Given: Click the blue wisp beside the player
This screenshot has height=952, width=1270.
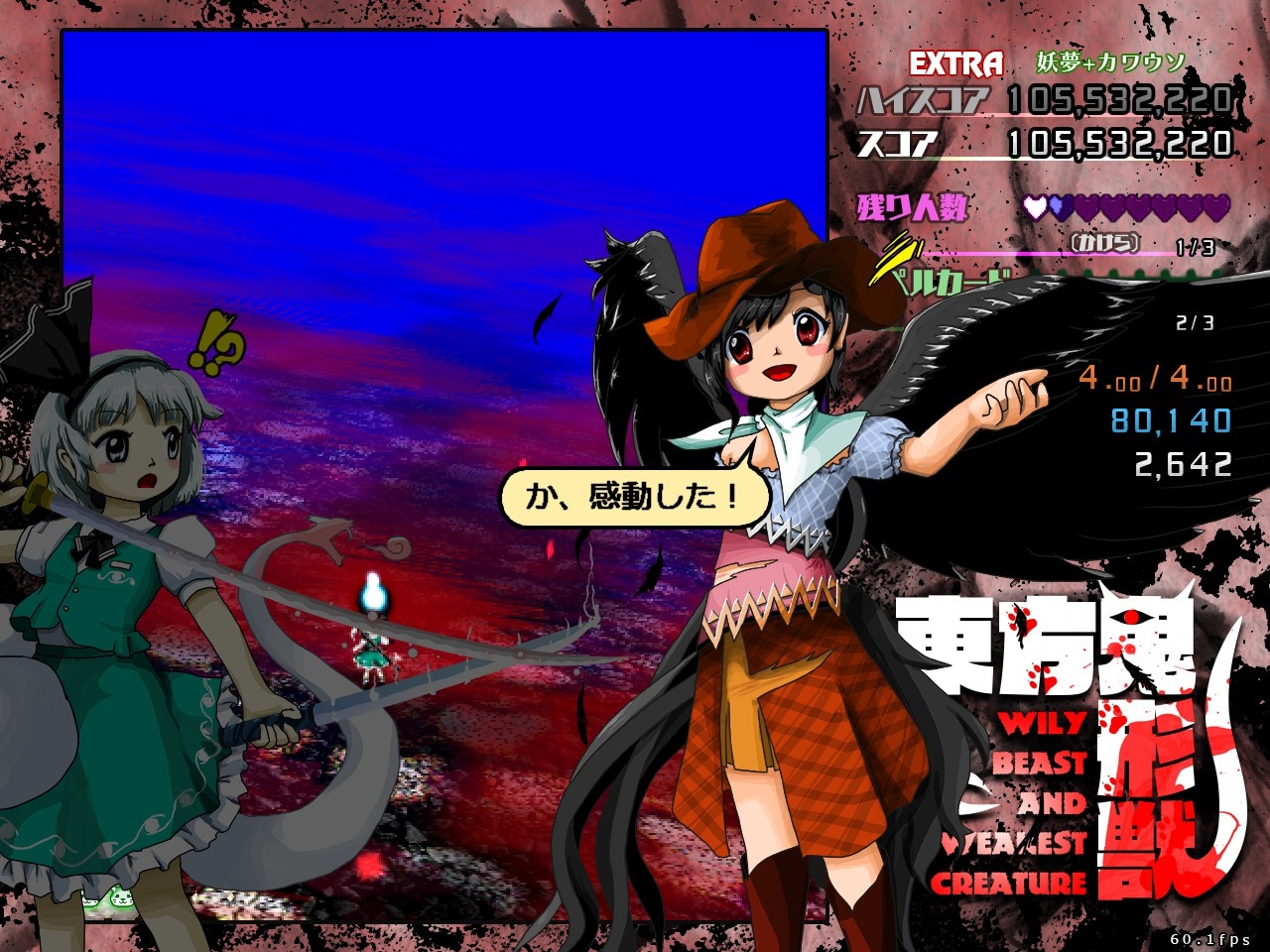Looking at the screenshot, I should click(x=371, y=591).
